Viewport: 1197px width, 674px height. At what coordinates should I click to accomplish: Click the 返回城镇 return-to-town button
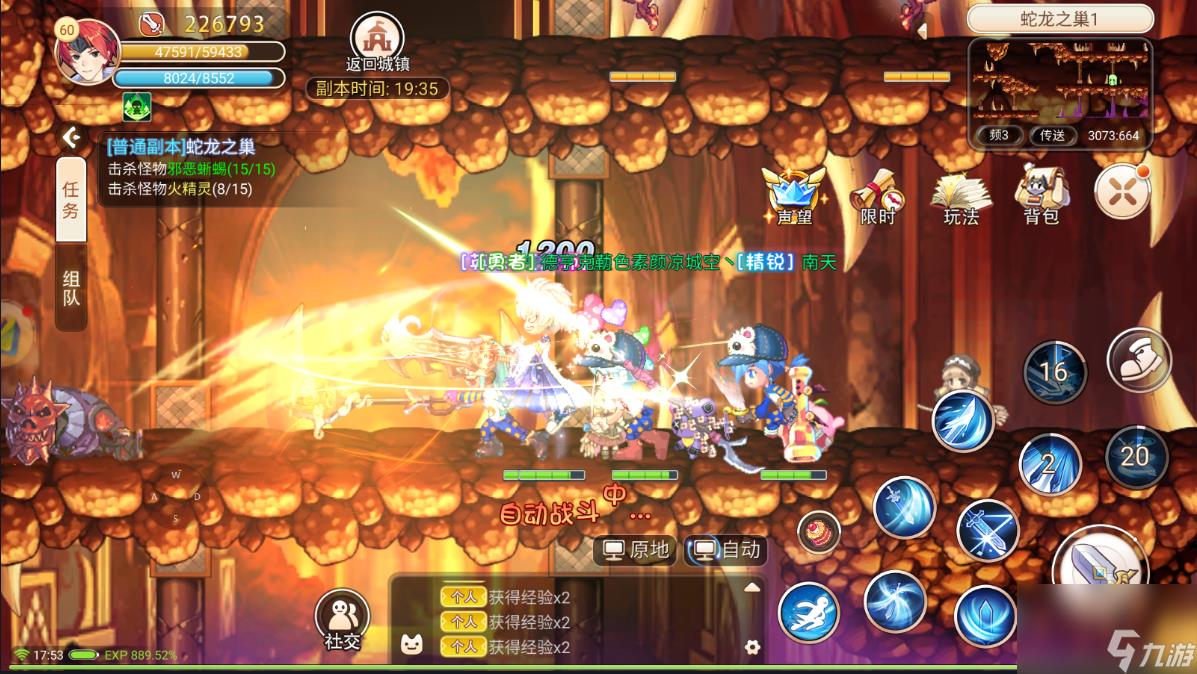377,42
